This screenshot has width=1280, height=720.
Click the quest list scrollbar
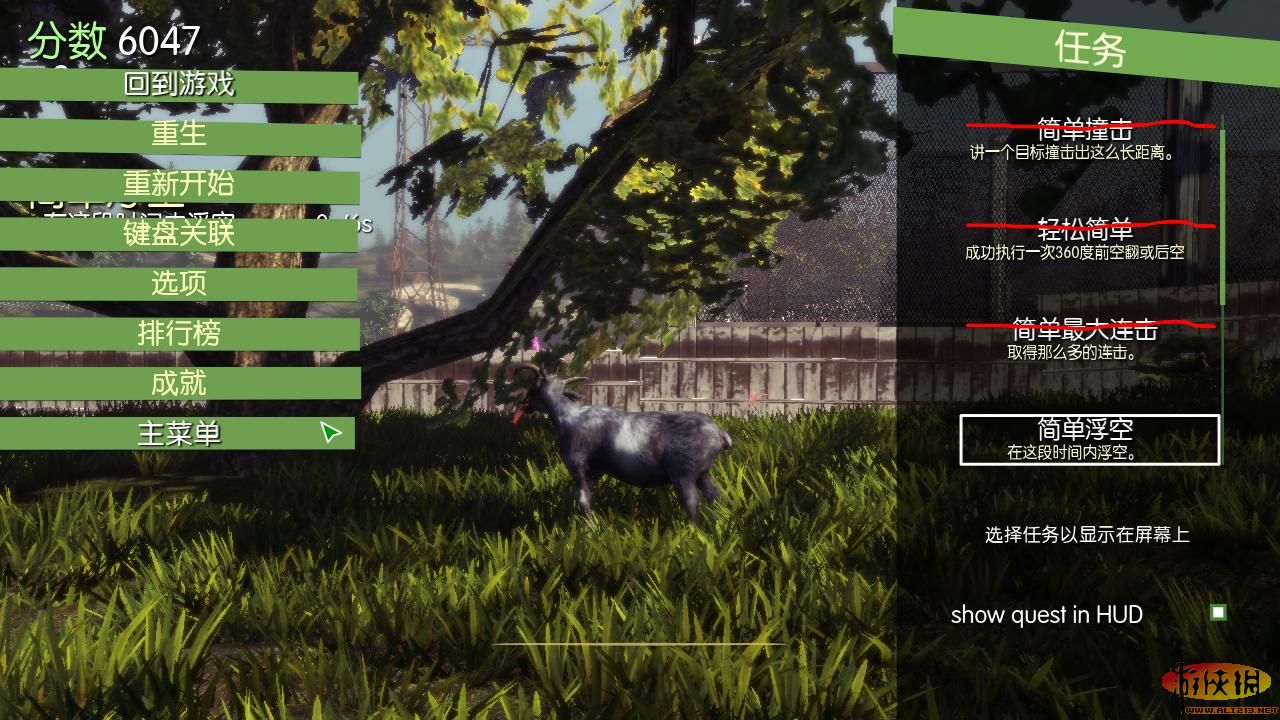pyautogui.click(x=1222, y=215)
